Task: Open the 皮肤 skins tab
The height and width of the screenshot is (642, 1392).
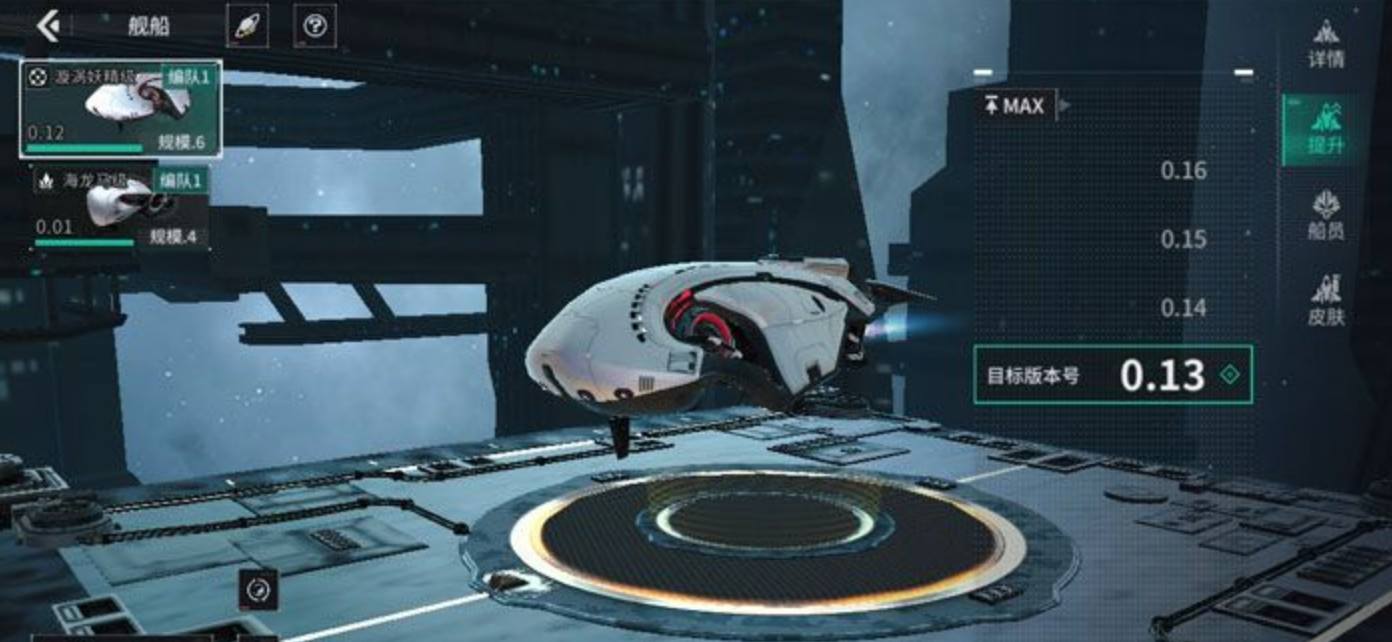Action: point(1326,302)
